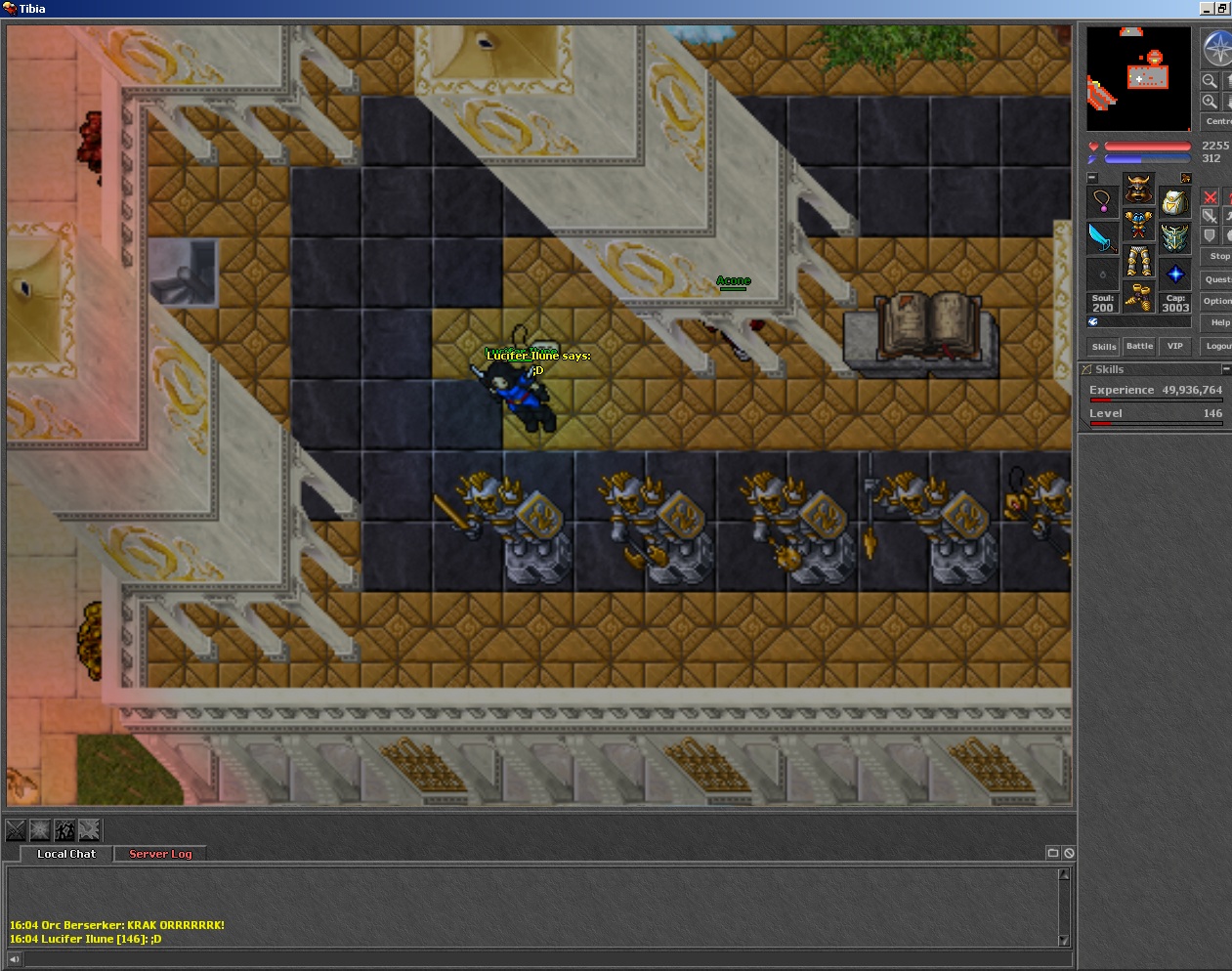Switch to the Local Chat tab

(66, 854)
